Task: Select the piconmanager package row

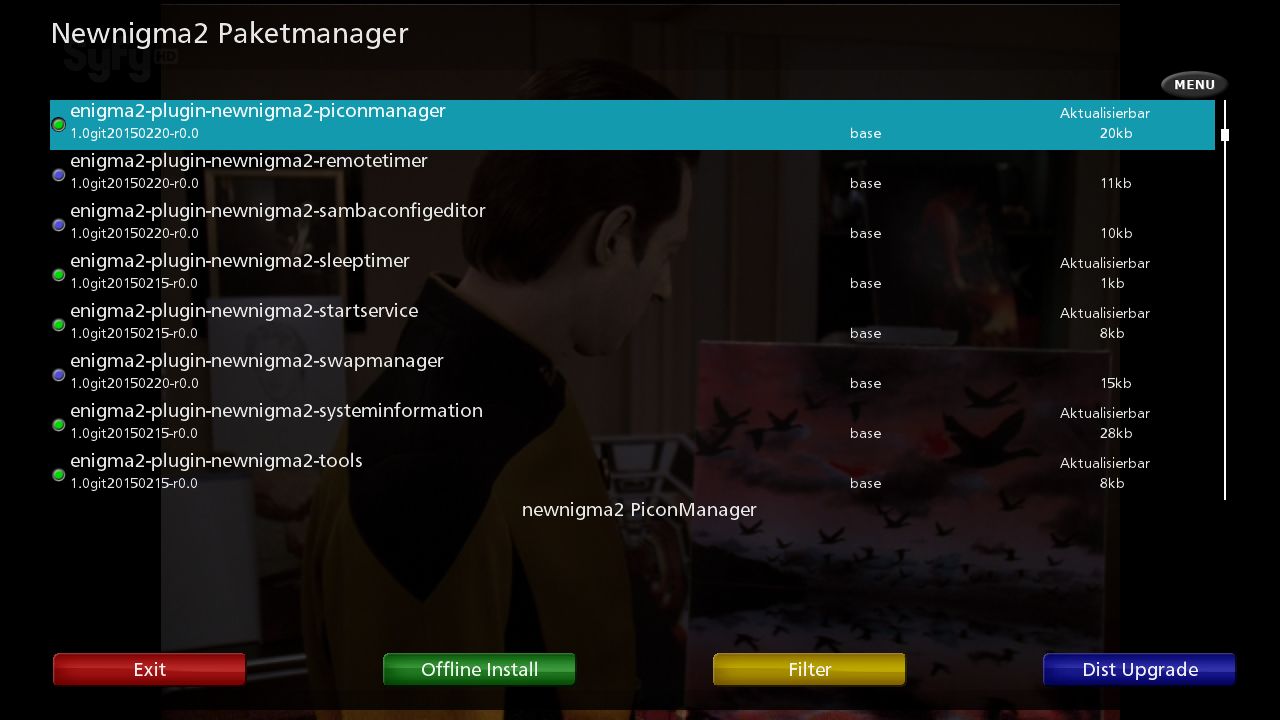Action: click(632, 124)
